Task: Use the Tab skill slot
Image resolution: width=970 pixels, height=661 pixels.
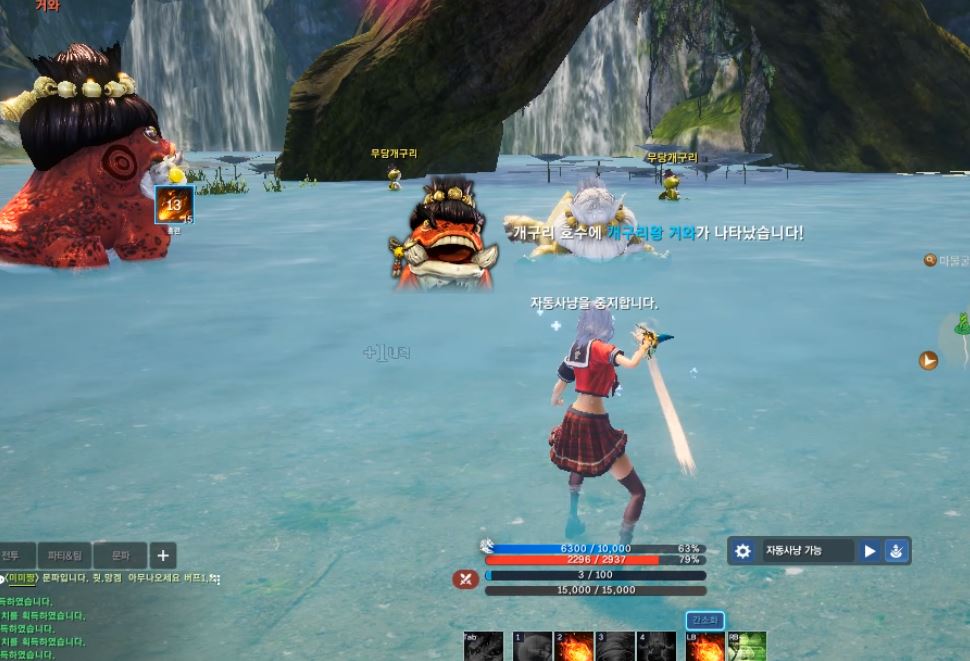Action: [483, 647]
